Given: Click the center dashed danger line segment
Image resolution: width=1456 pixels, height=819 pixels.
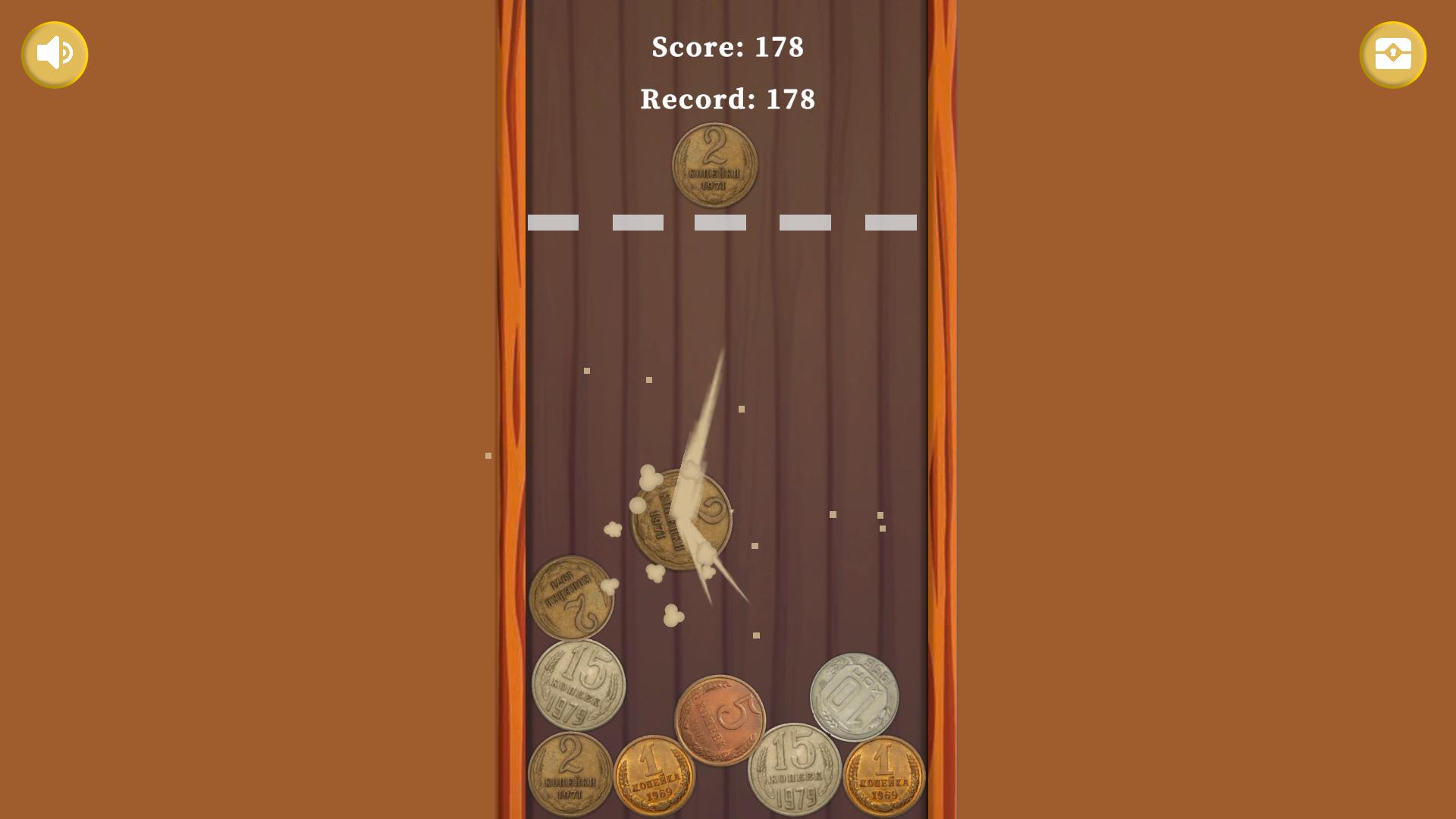Looking at the screenshot, I should pos(719,222).
